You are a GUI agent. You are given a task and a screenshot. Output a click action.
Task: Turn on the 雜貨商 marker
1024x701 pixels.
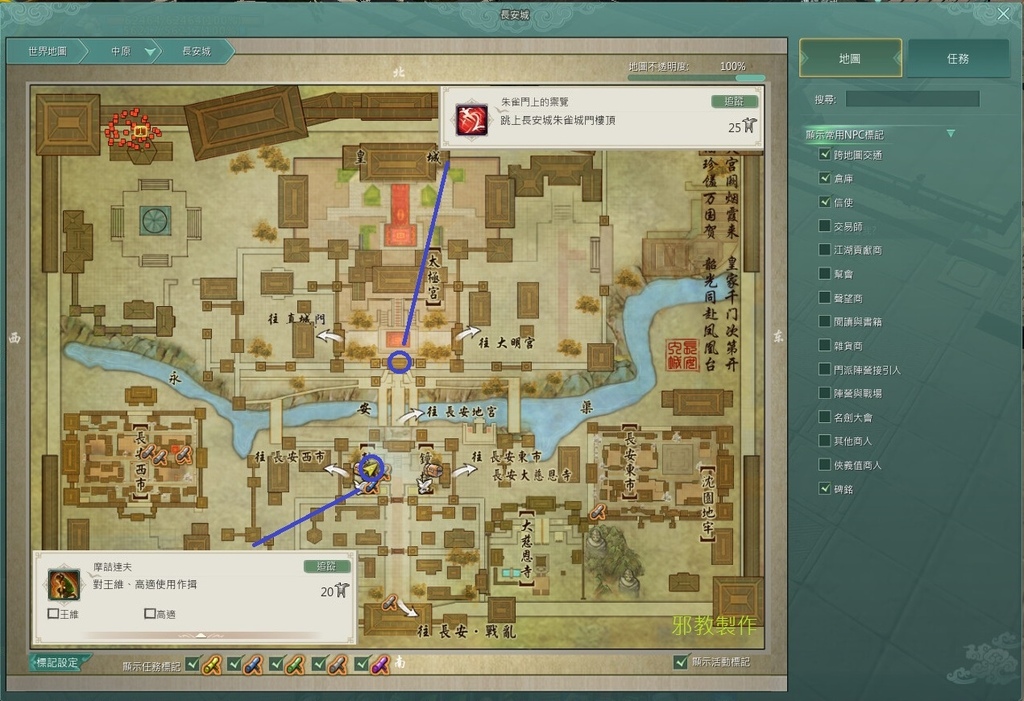pos(825,345)
